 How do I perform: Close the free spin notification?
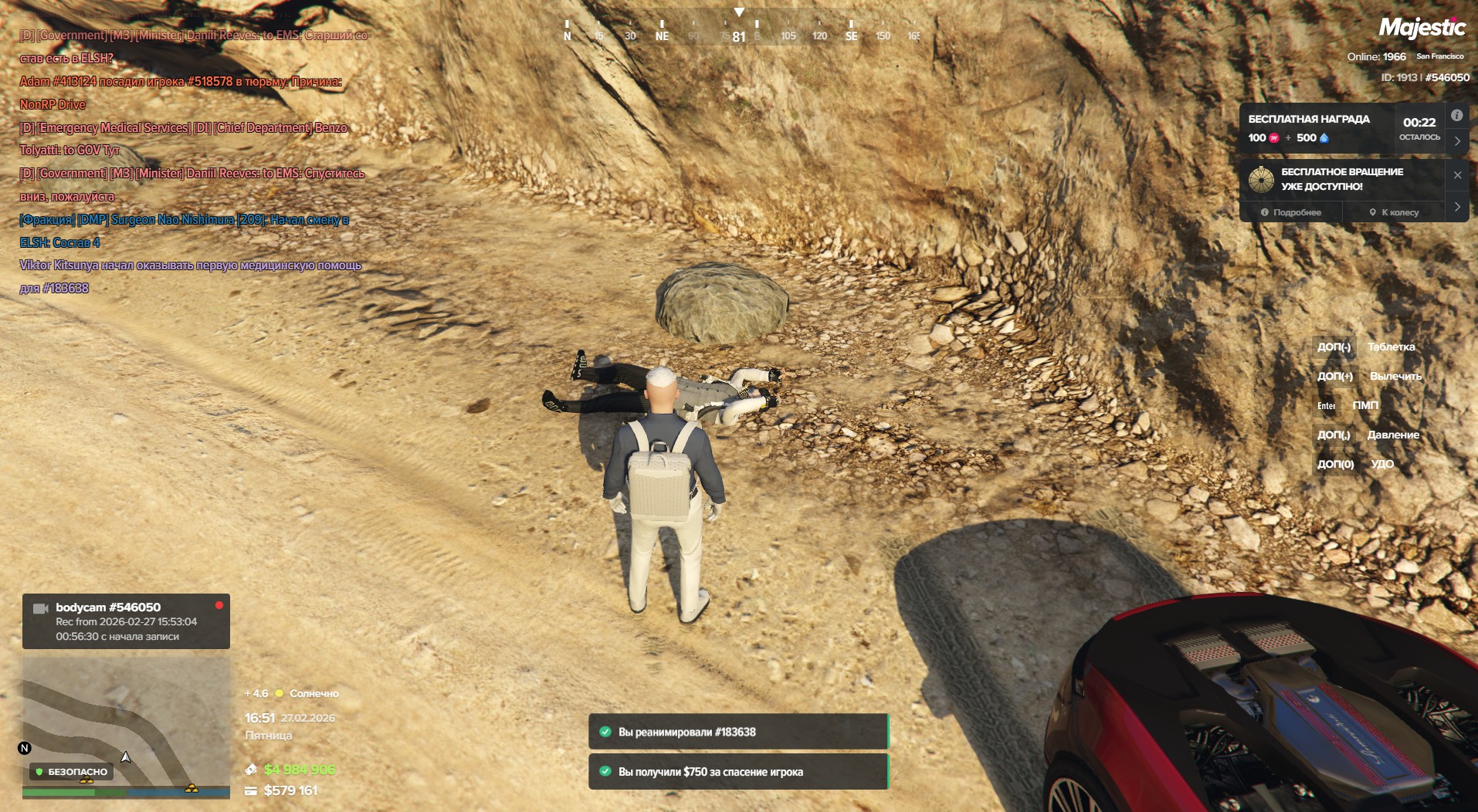click(1457, 175)
